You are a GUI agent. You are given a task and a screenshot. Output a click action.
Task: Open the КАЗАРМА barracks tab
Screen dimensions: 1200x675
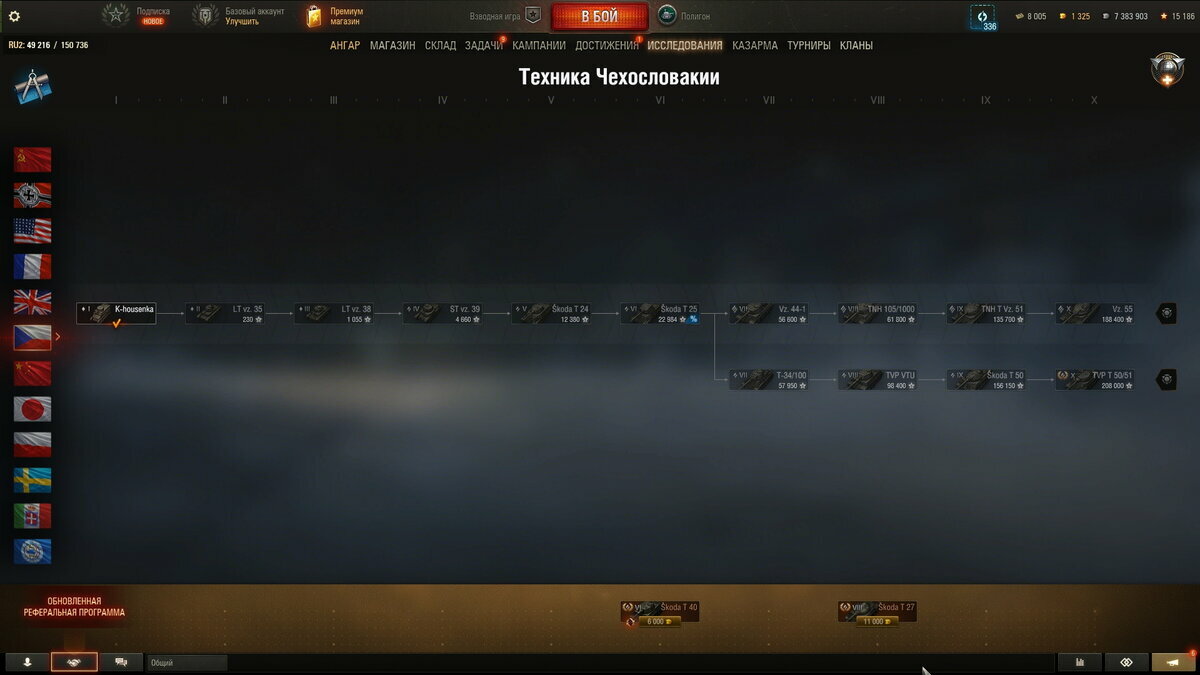(754, 45)
